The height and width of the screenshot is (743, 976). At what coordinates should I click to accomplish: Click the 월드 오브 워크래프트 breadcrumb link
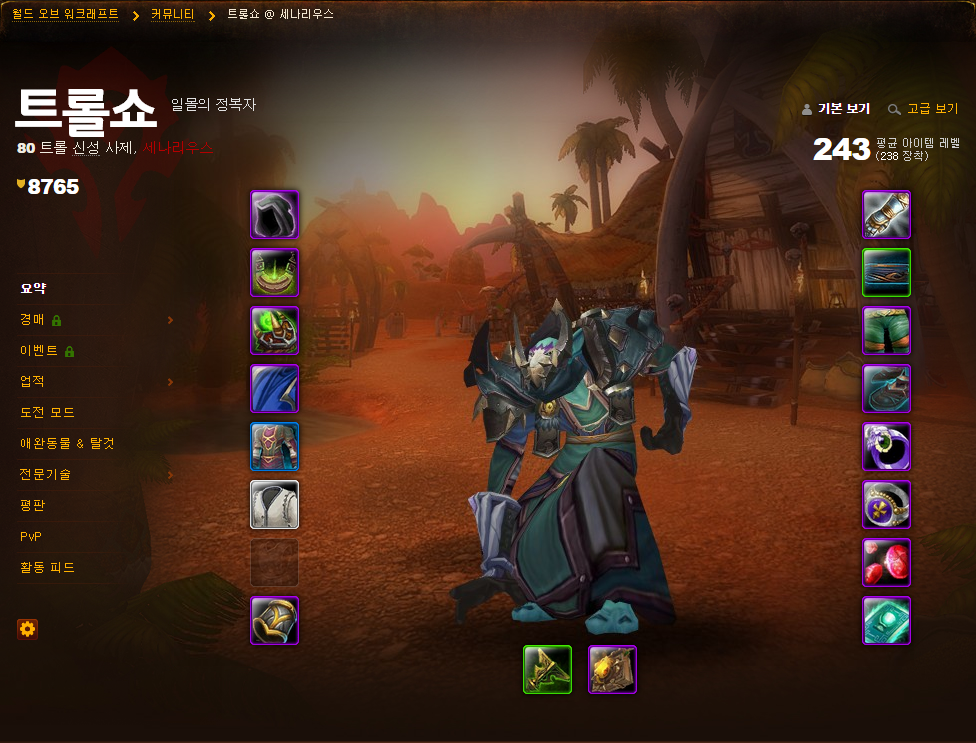pos(65,15)
